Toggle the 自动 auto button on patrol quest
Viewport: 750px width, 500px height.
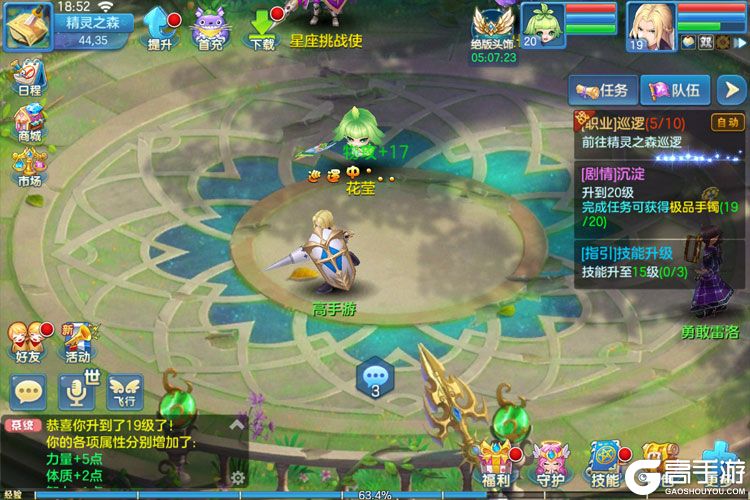click(725, 123)
